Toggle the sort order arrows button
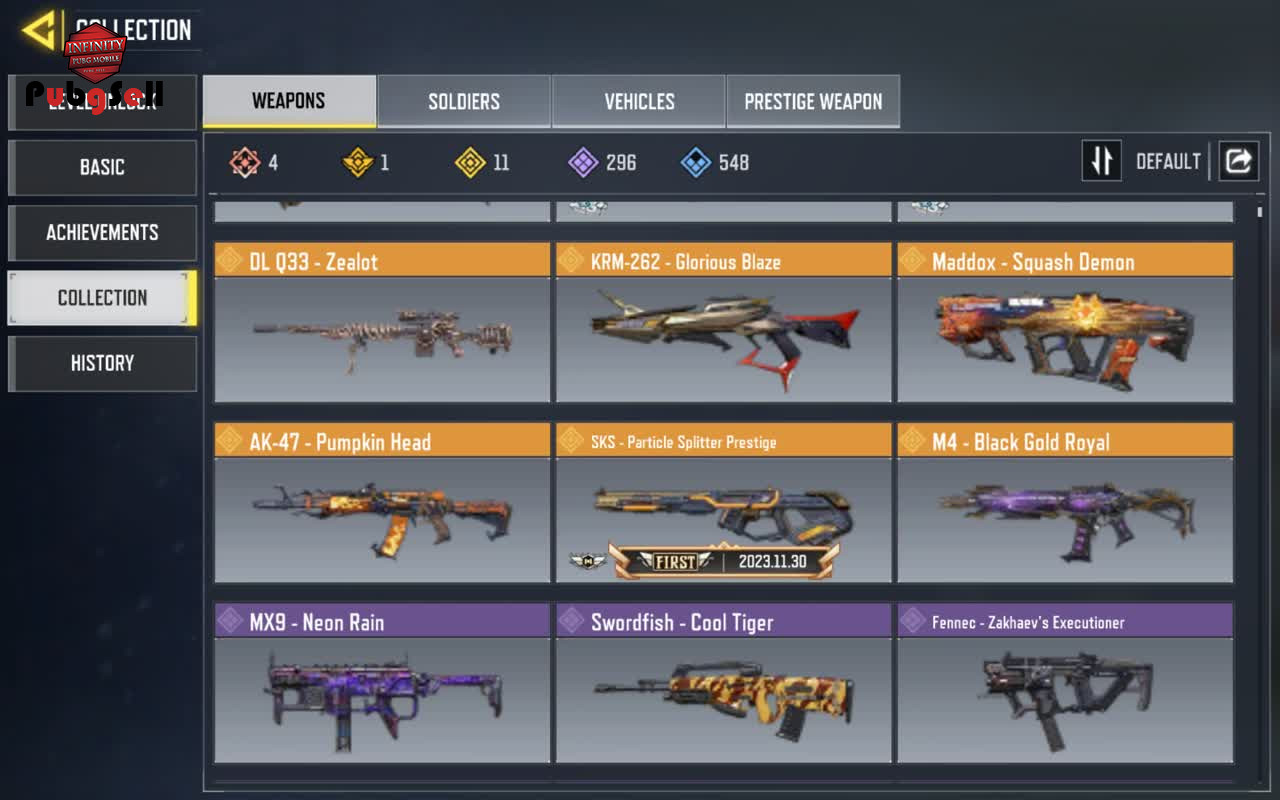The image size is (1280, 800). [1101, 161]
